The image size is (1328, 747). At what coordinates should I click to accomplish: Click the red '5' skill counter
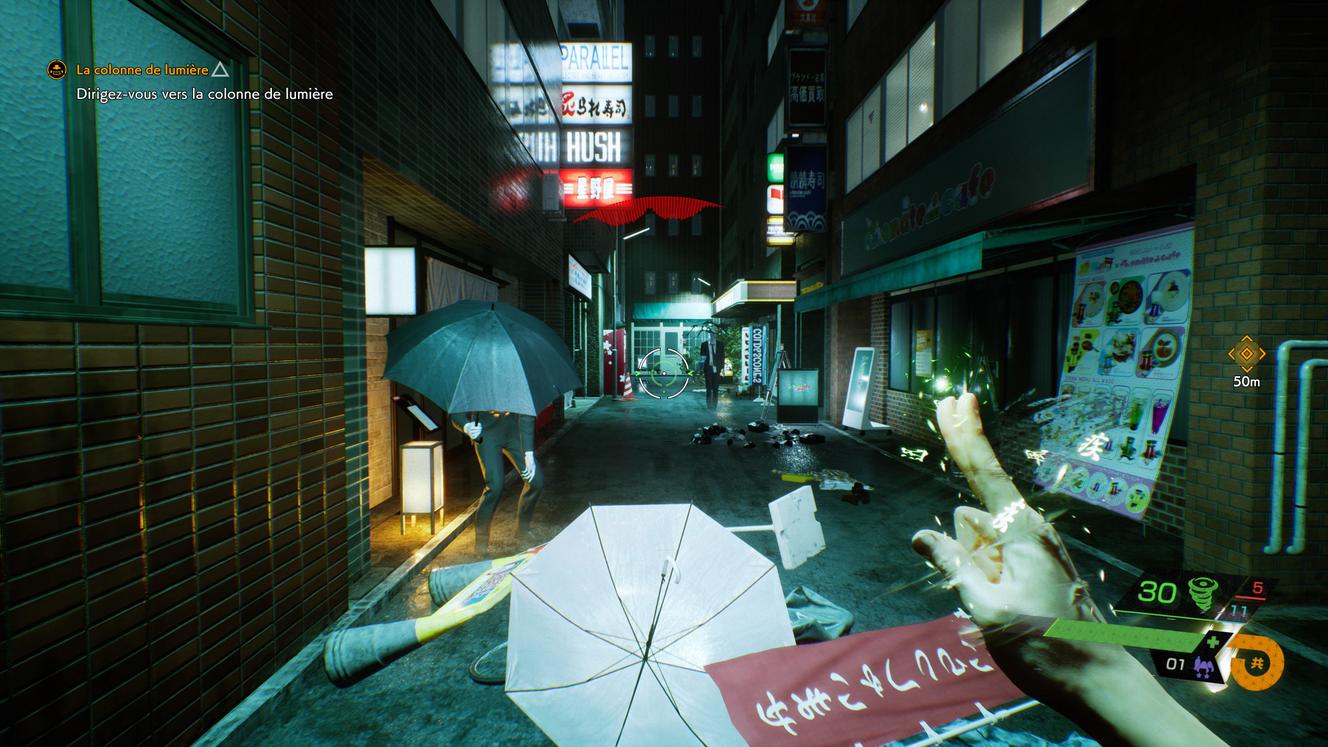click(x=1258, y=587)
